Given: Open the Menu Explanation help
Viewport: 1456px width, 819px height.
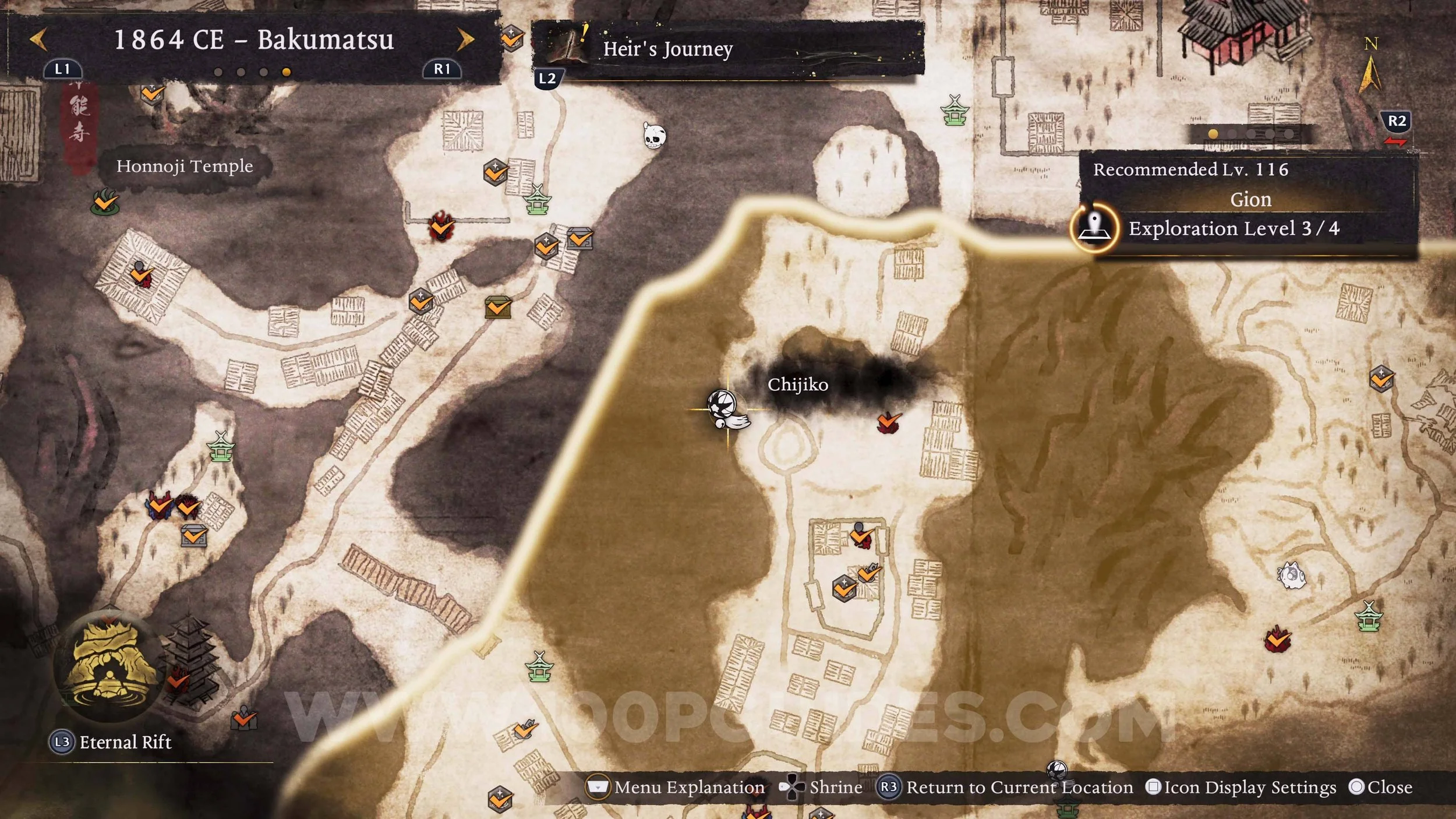Looking at the screenshot, I should point(676,788).
